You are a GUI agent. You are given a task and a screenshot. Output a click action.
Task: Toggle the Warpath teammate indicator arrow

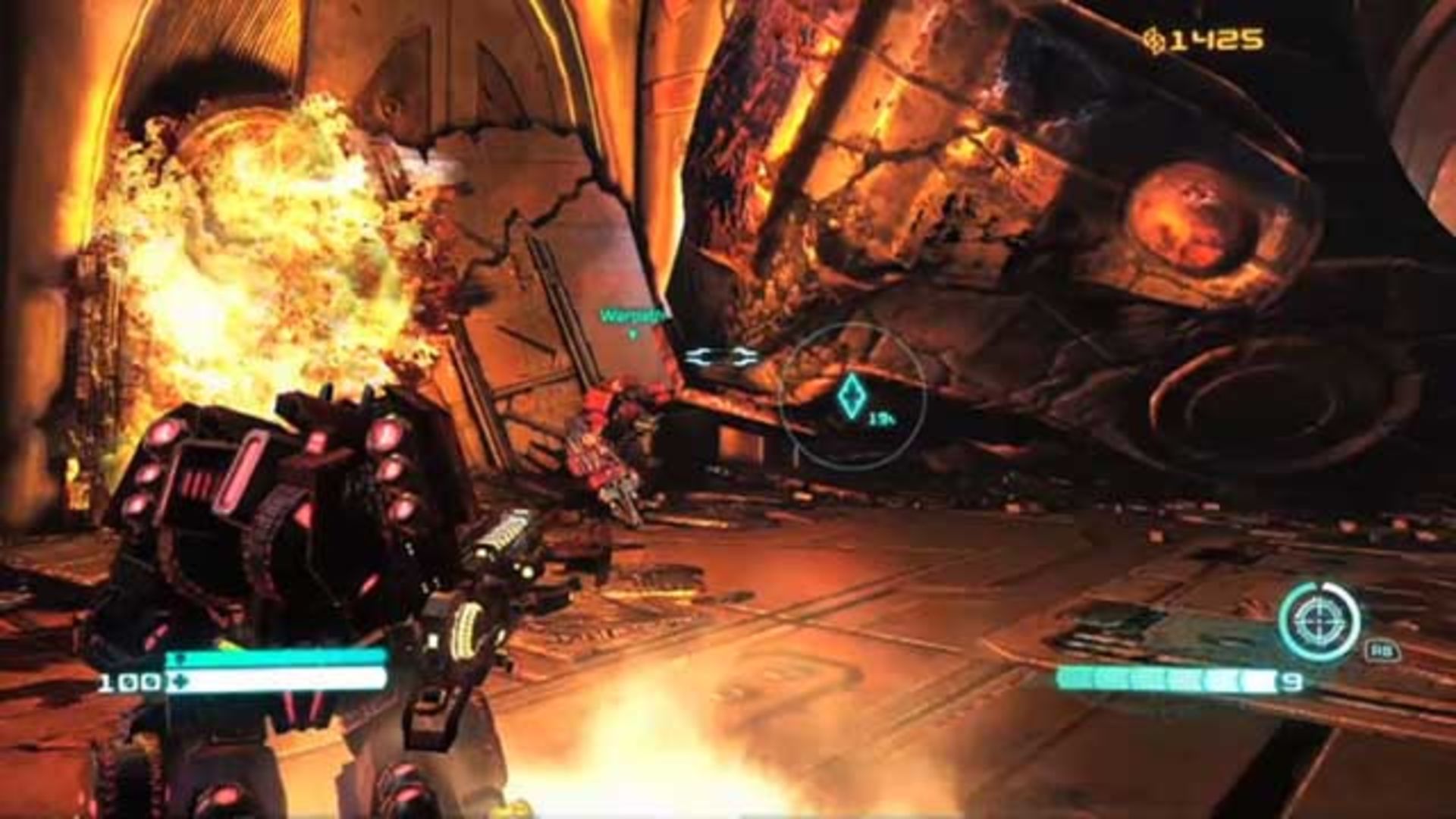pyautogui.click(x=632, y=332)
